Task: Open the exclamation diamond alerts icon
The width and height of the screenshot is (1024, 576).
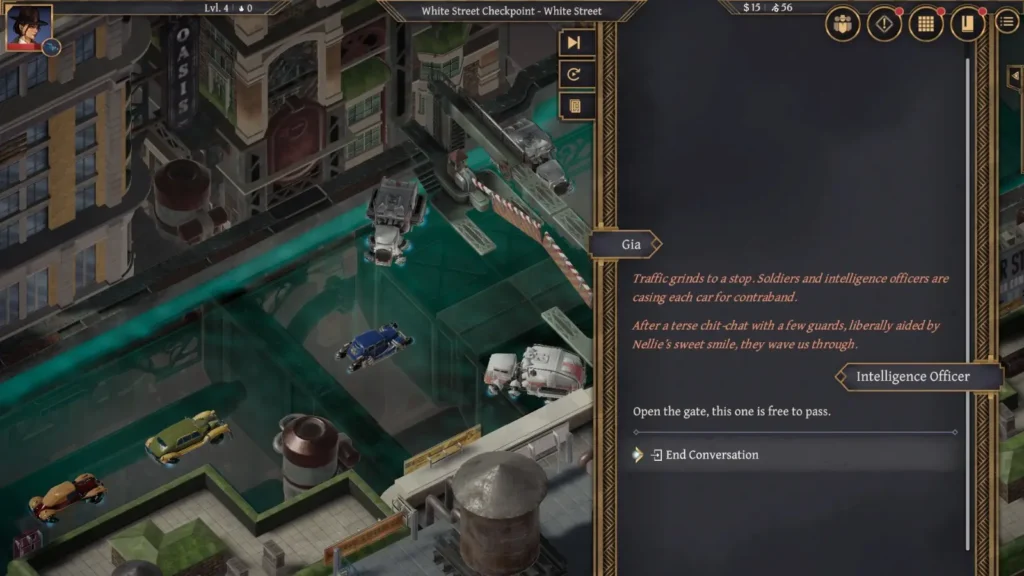Action: (x=884, y=24)
